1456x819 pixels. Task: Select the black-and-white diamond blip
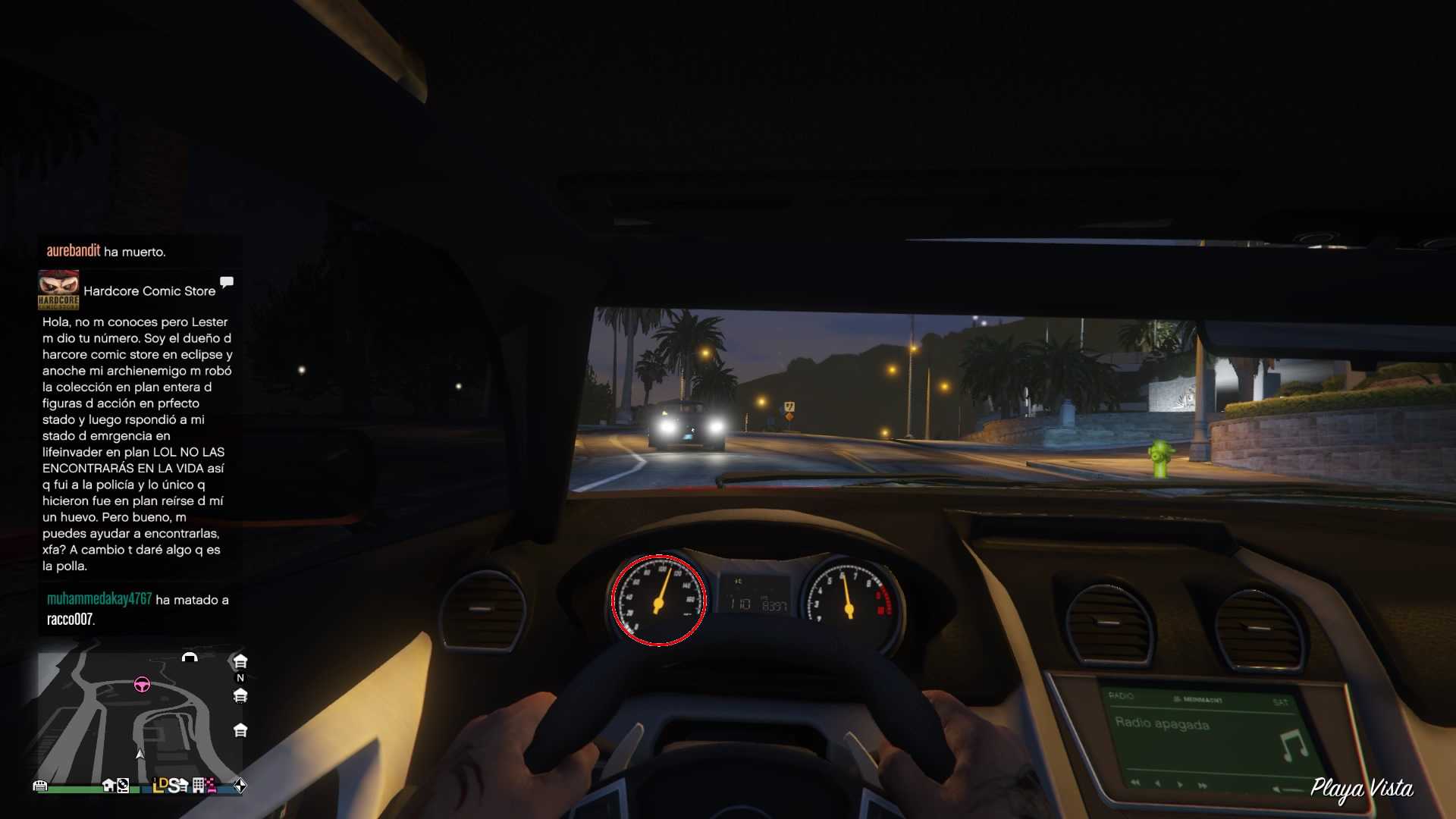pyautogui.click(x=240, y=786)
